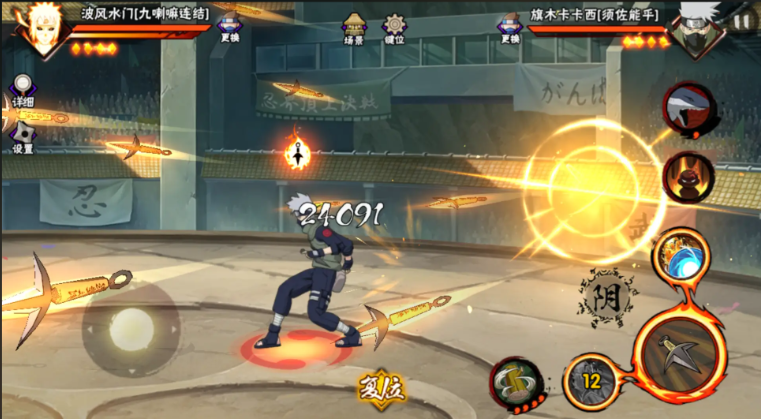This screenshot has width=761, height=419.
Task: Pause the match with the pause button
Action: point(742,20)
